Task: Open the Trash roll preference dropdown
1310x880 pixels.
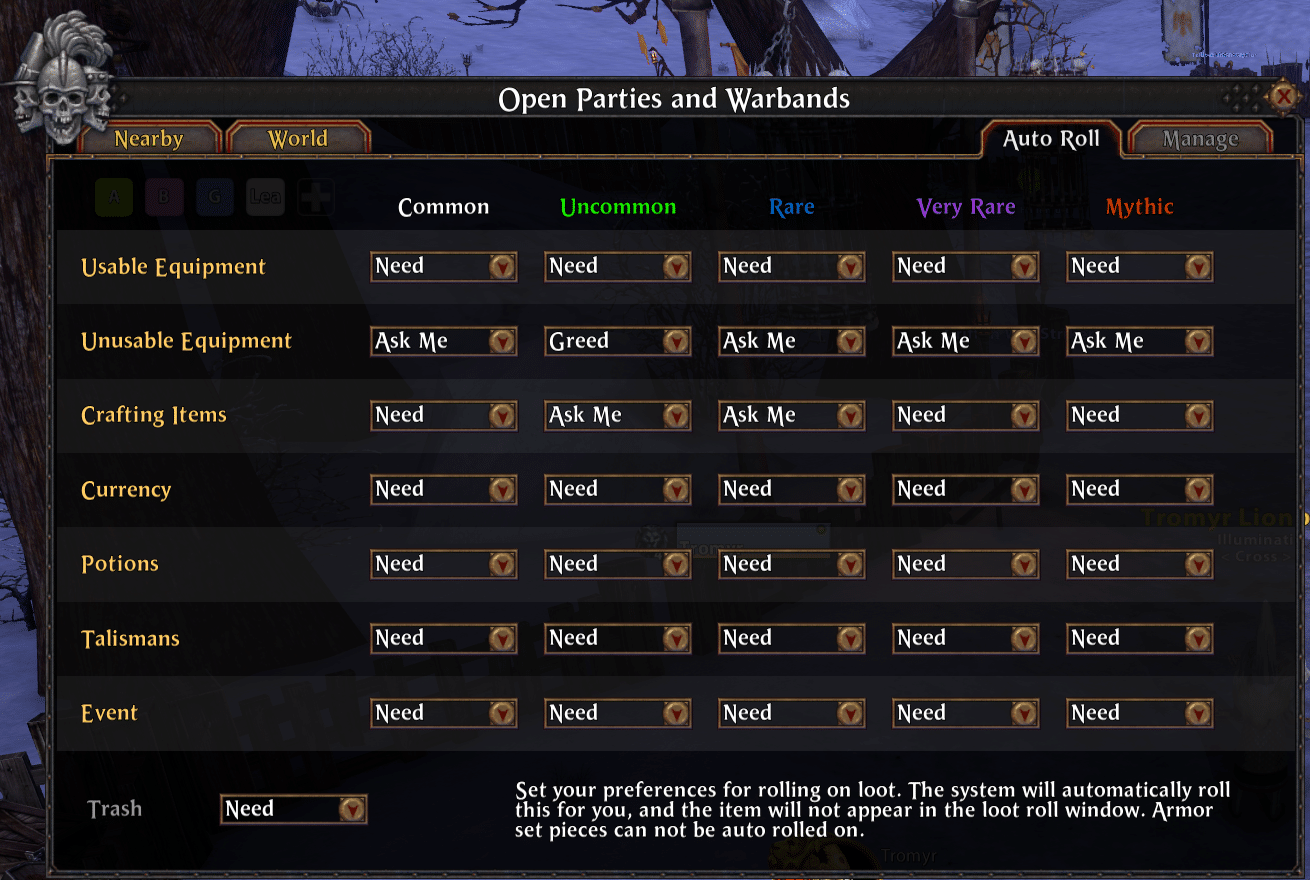Action: (x=351, y=809)
